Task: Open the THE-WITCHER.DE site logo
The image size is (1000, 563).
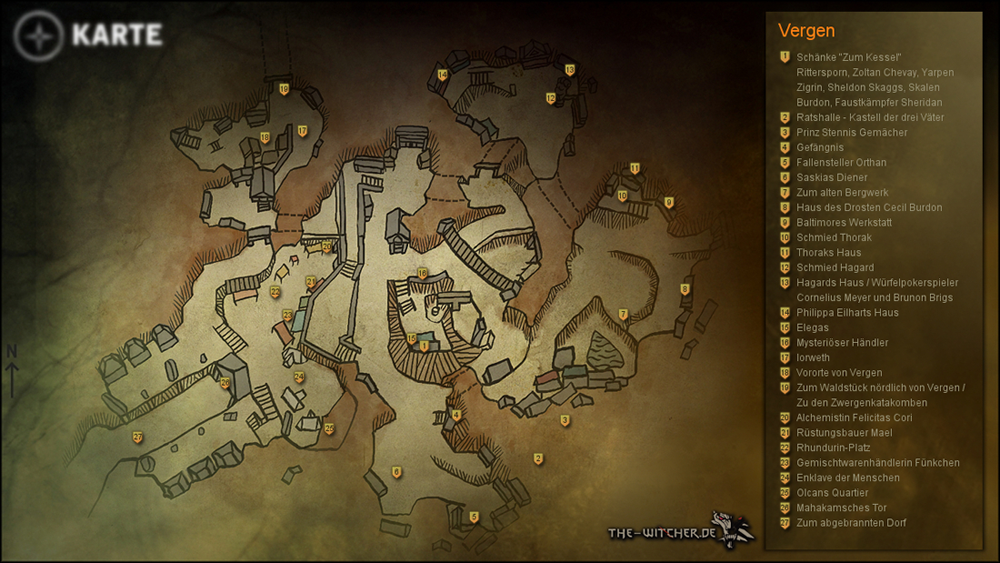Action: [x=680, y=531]
